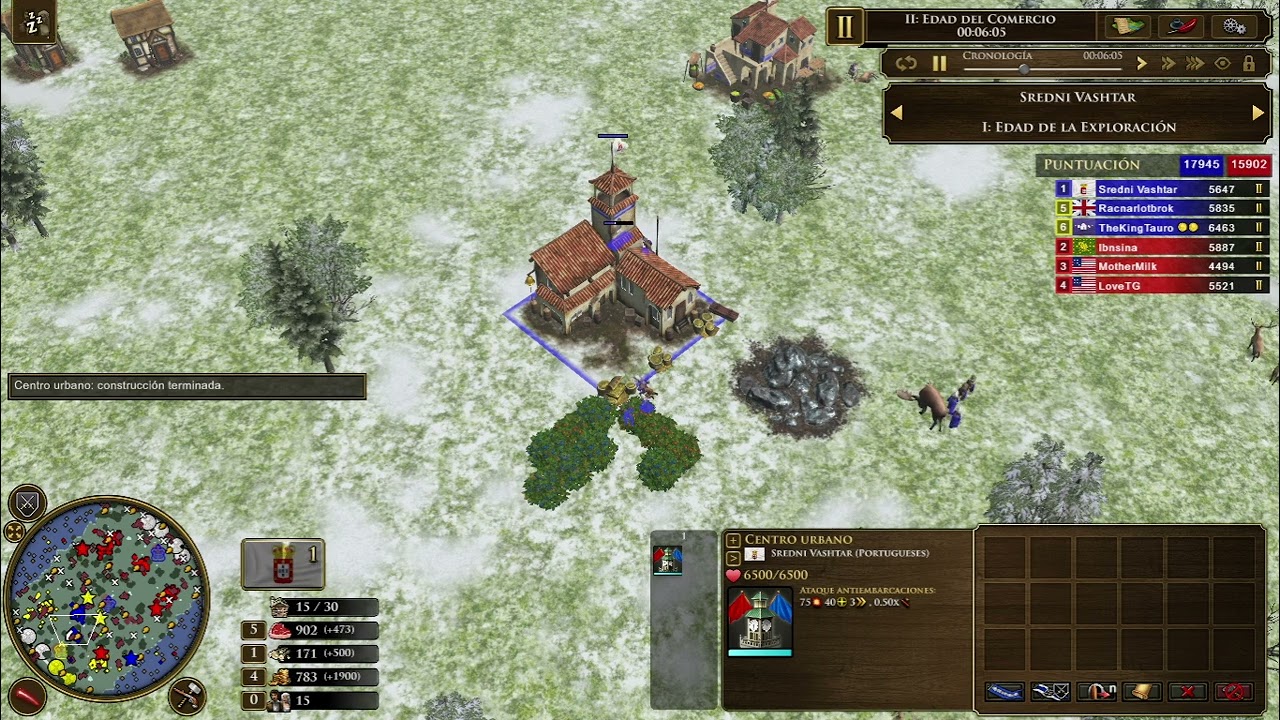Set replay to double-arrow fast speed

pos(1167,64)
